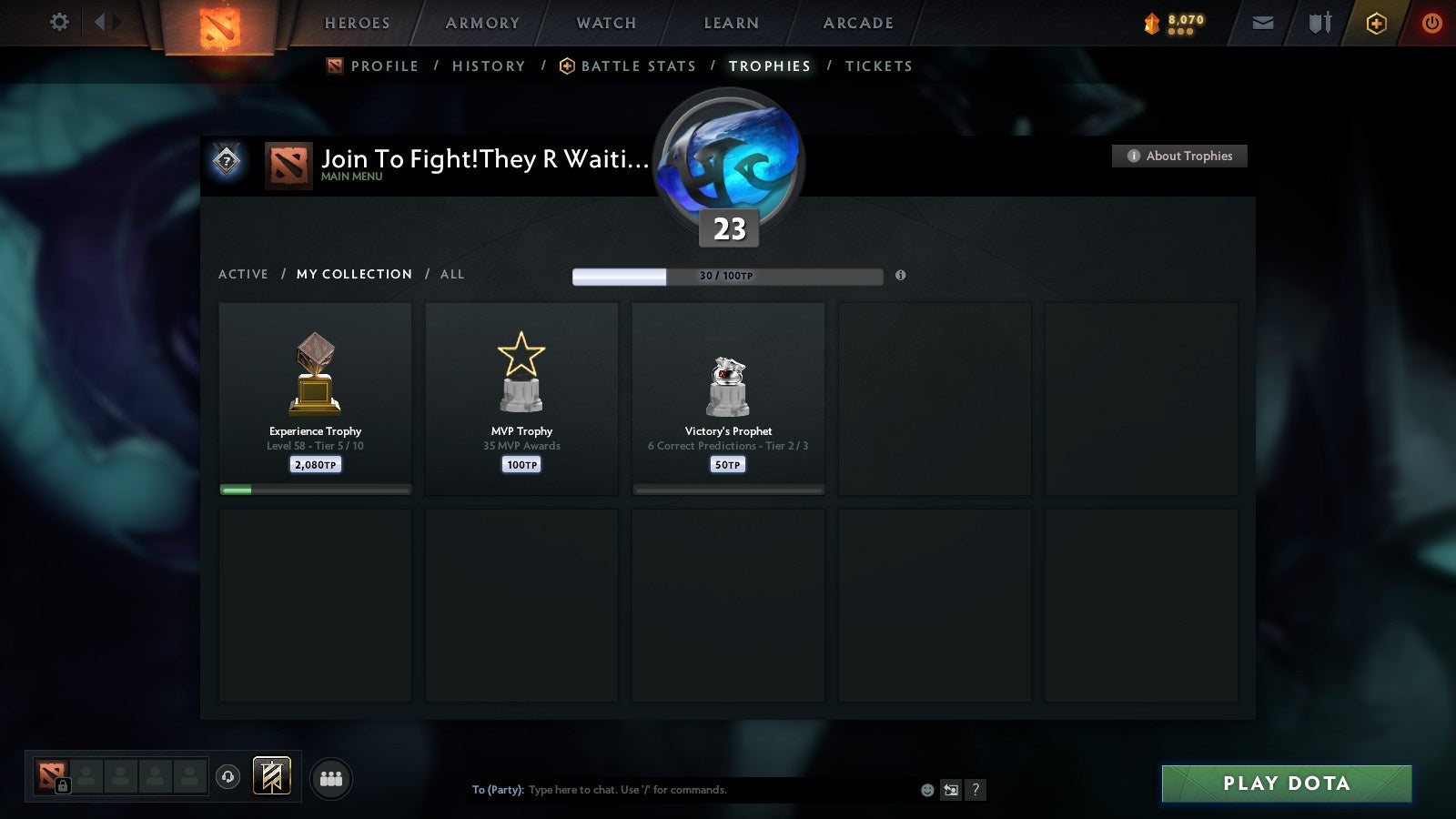Open About Trophies
This screenshot has height=819, width=1456.
(1179, 156)
